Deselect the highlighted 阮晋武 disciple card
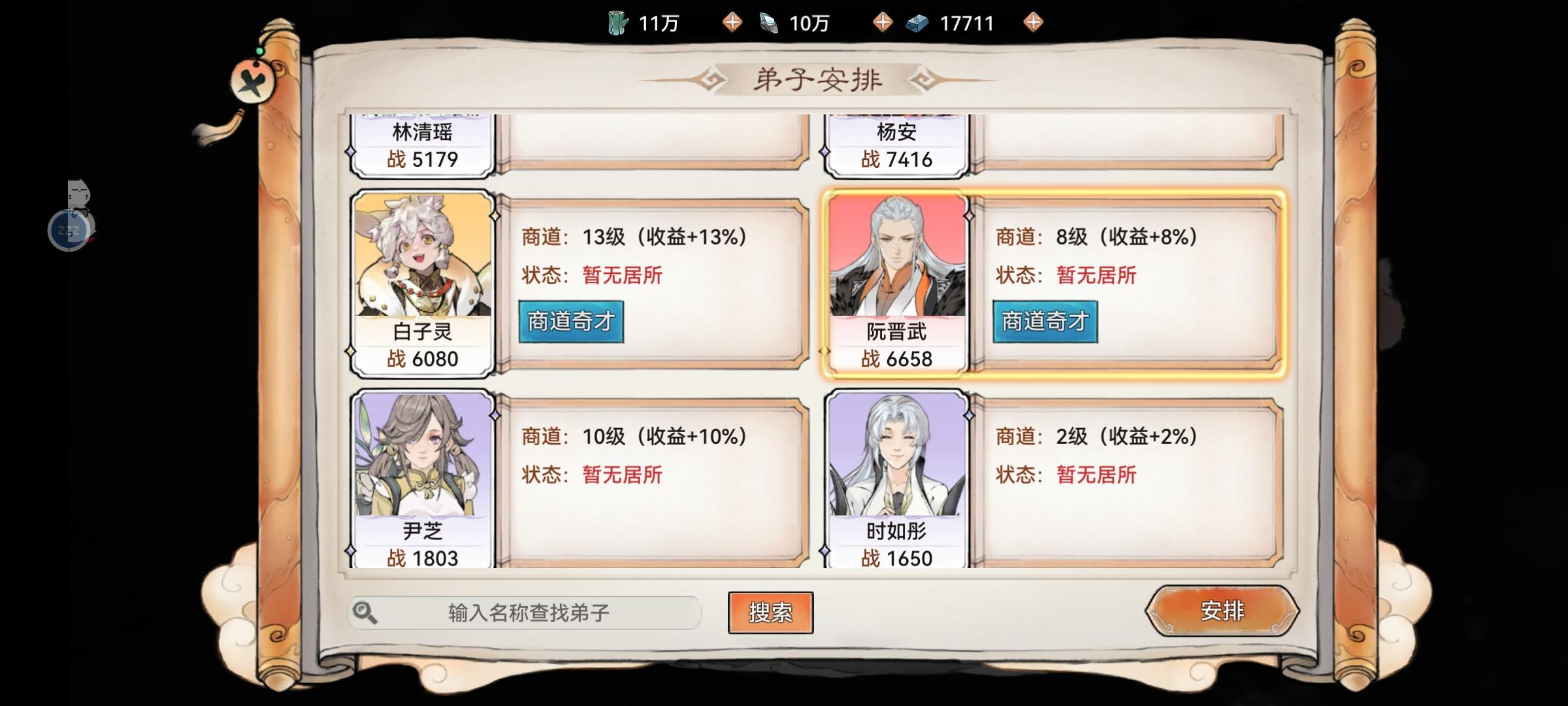 point(899,281)
